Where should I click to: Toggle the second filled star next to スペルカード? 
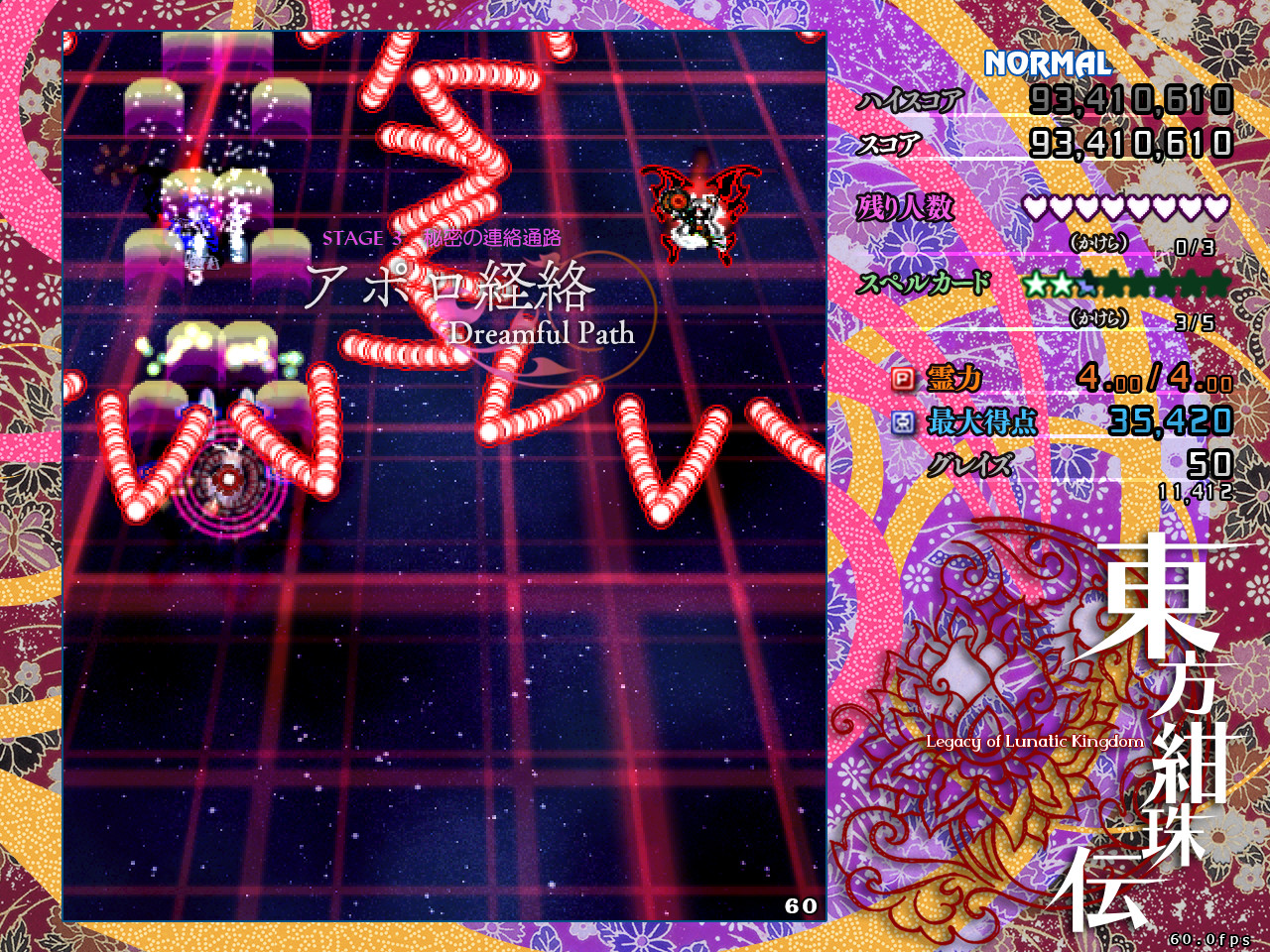(x=1062, y=285)
